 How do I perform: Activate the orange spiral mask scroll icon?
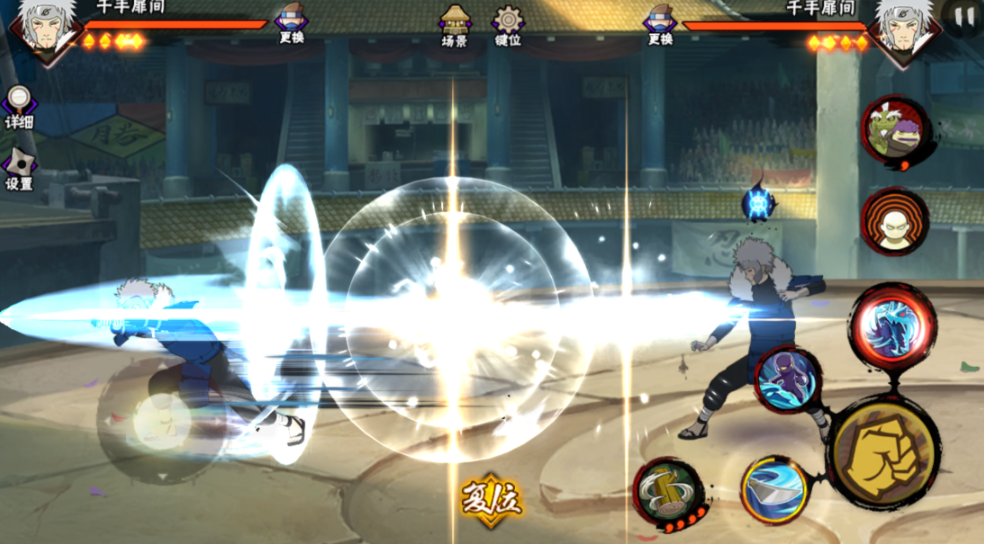point(894,221)
